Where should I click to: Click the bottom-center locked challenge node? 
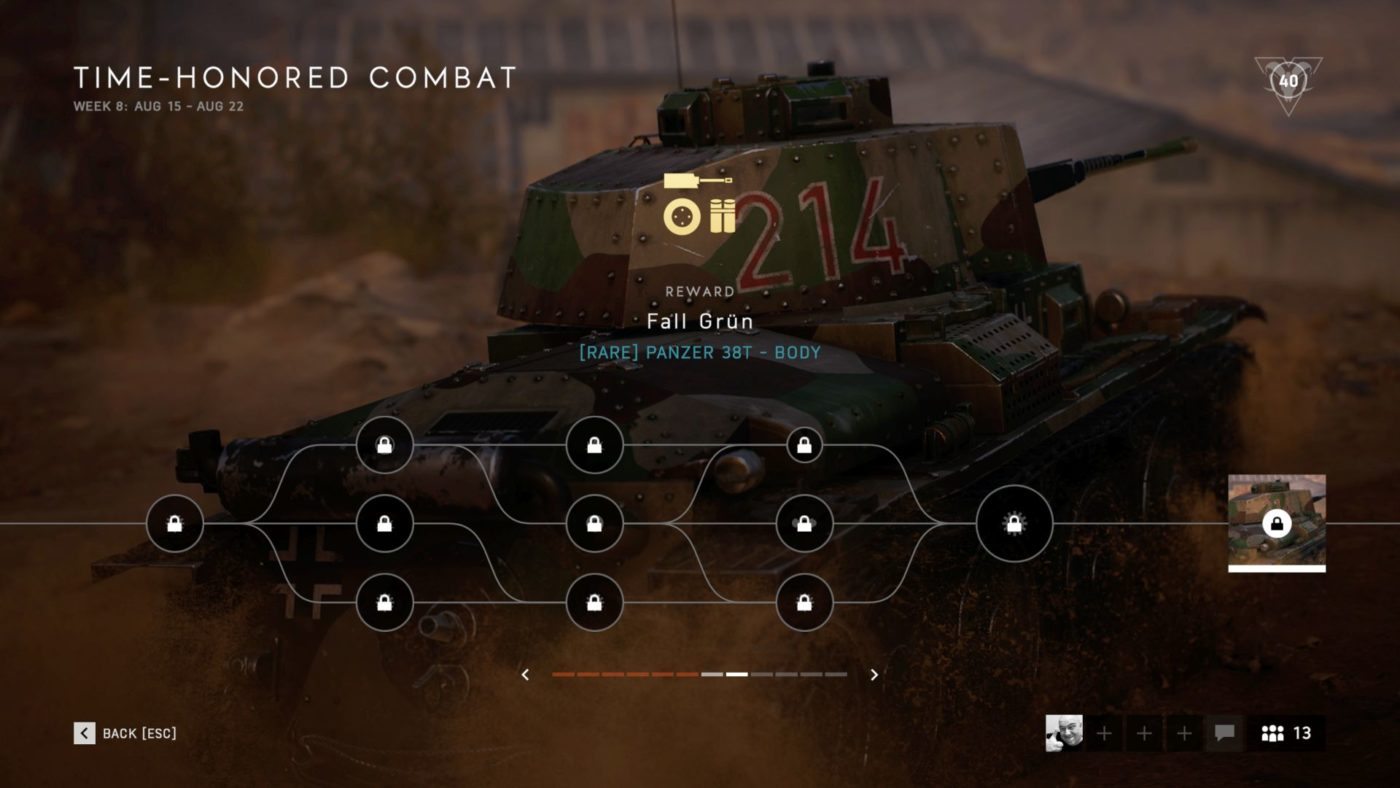click(x=594, y=602)
